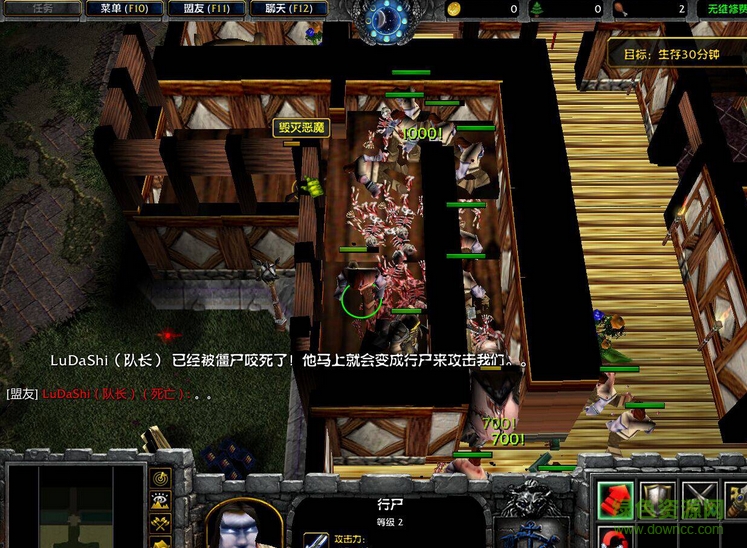Click the sword attack-damage icon in unit stats

click(x=316, y=539)
